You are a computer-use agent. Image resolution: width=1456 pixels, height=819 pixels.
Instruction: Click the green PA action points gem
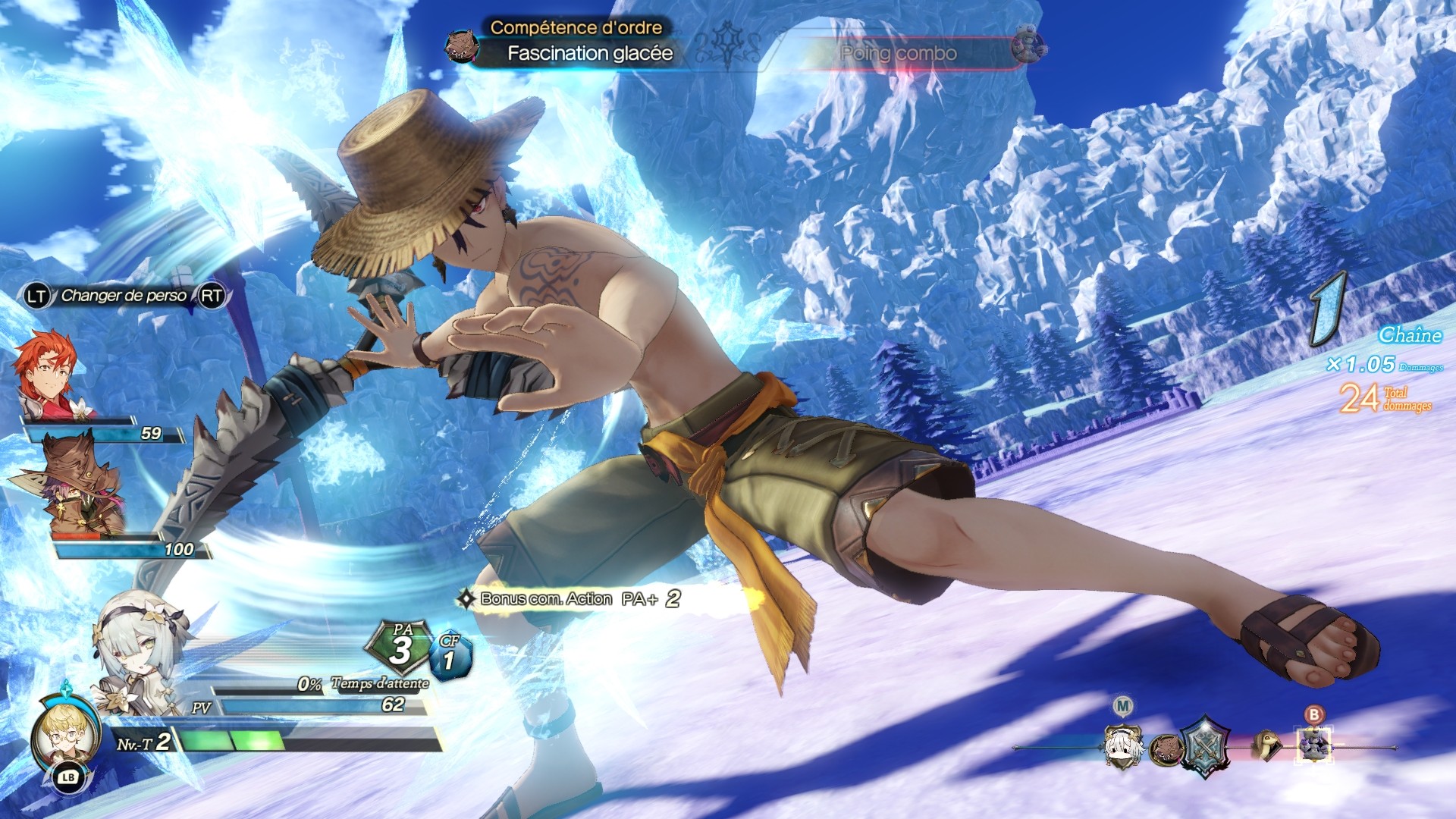click(x=400, y=647)
